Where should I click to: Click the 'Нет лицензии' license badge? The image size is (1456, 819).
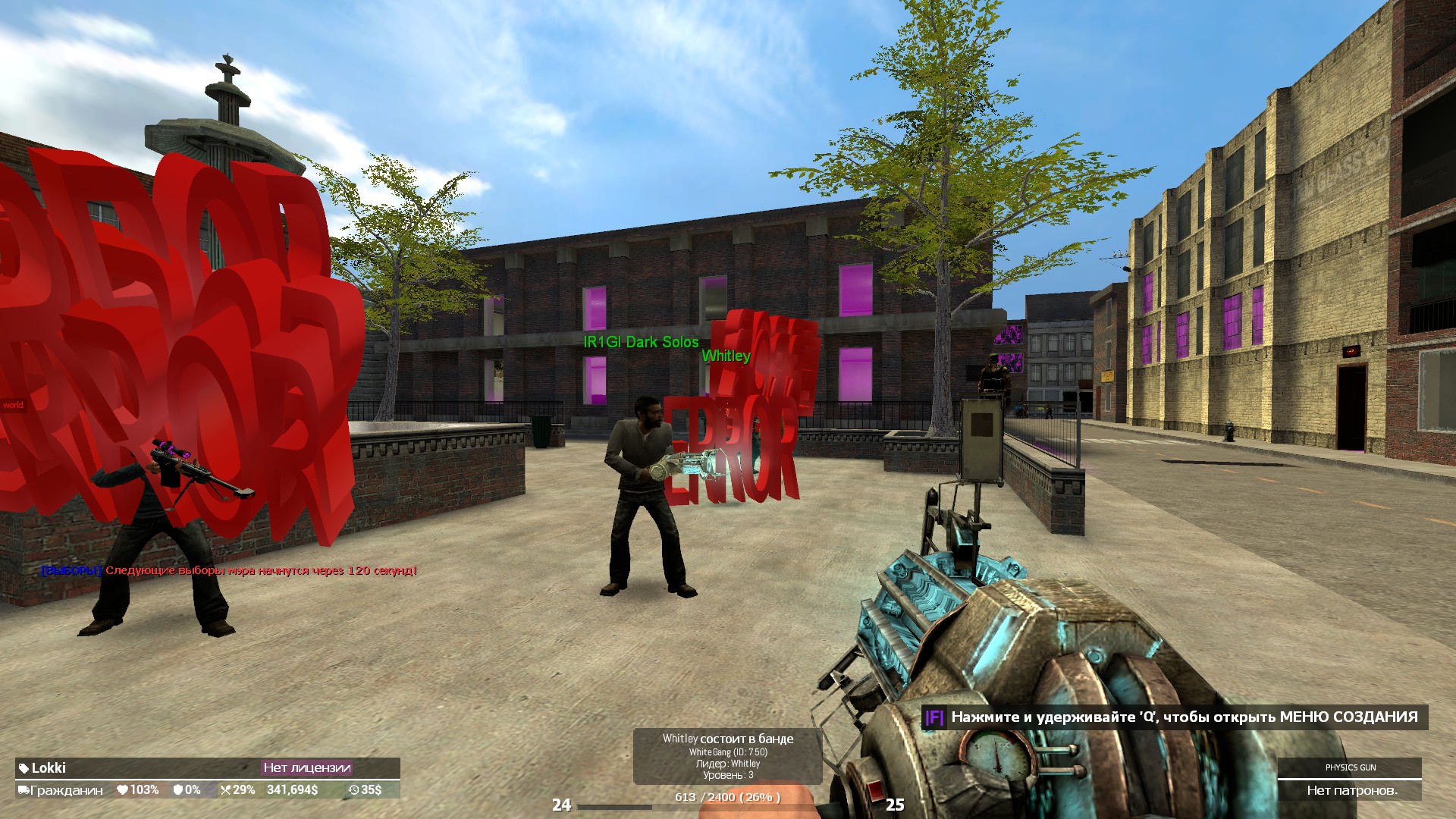pos(306,767)
